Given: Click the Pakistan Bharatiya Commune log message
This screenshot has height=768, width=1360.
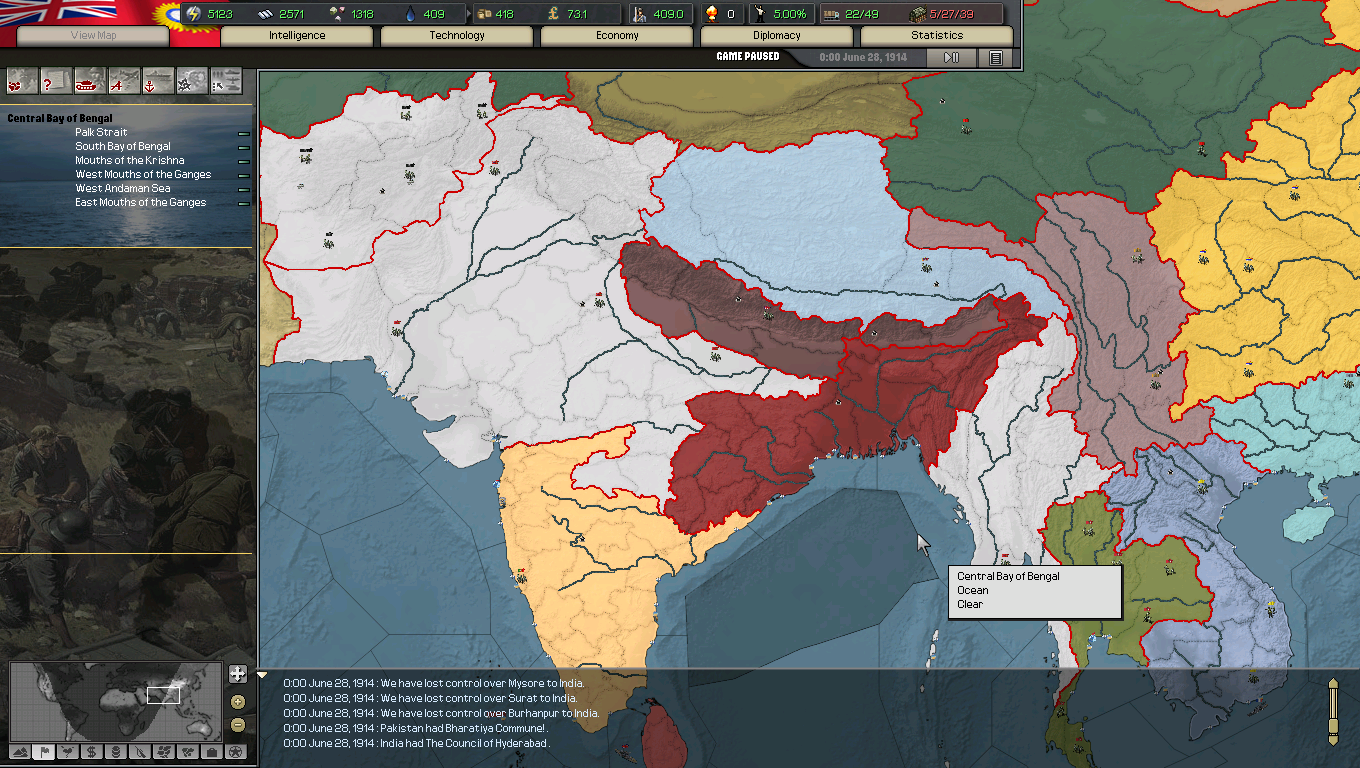Looking at the screenshot, I should point(435,728).
